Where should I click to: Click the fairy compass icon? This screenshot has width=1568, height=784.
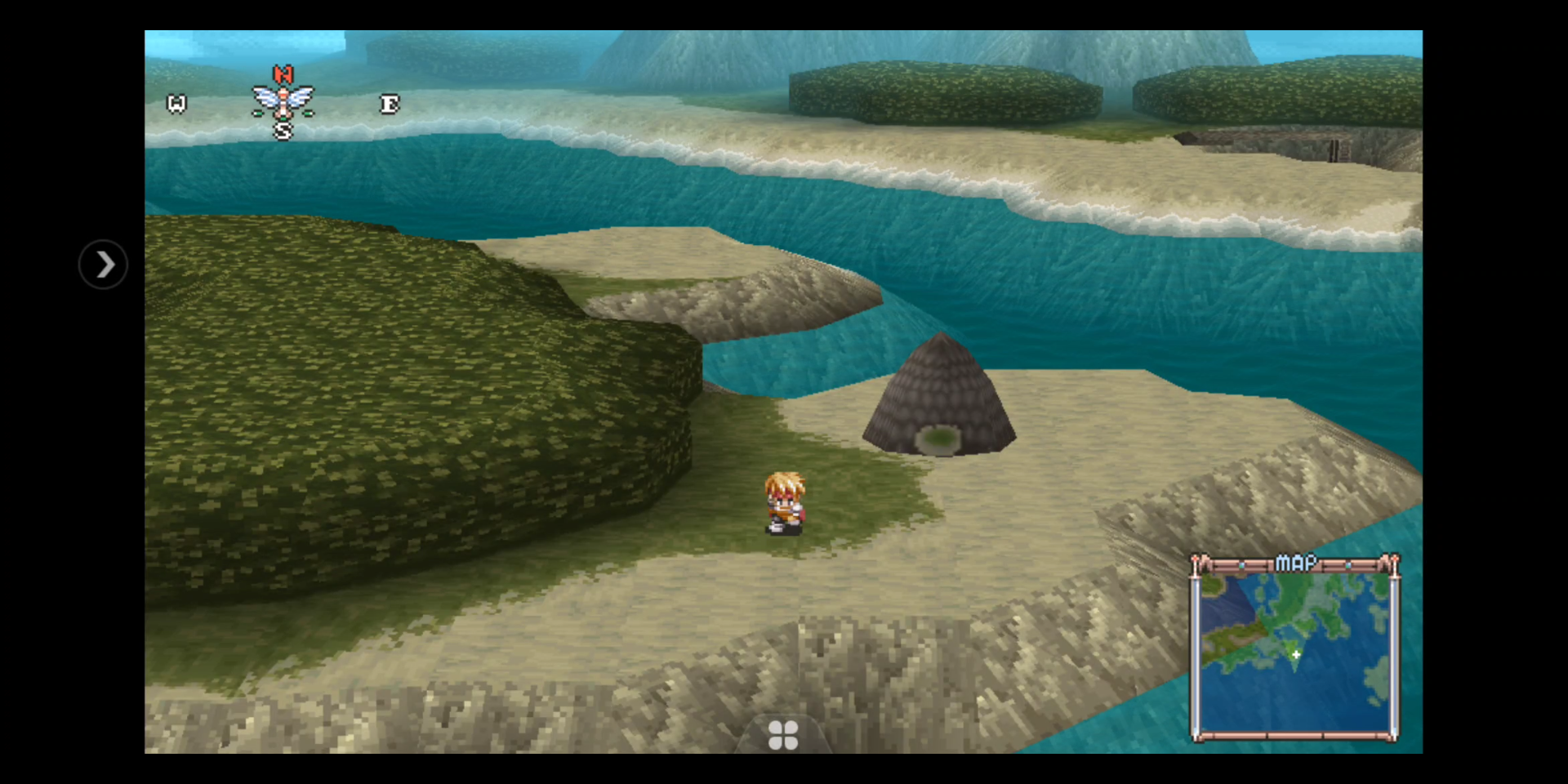click(x=283, y=102)
